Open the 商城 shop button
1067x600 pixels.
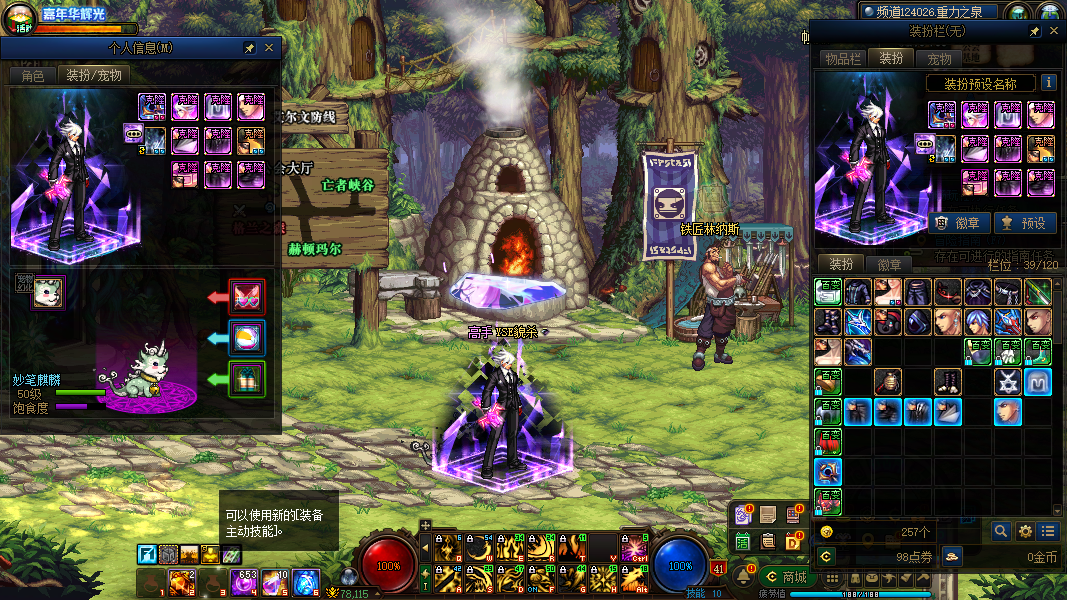click(785, 577)
